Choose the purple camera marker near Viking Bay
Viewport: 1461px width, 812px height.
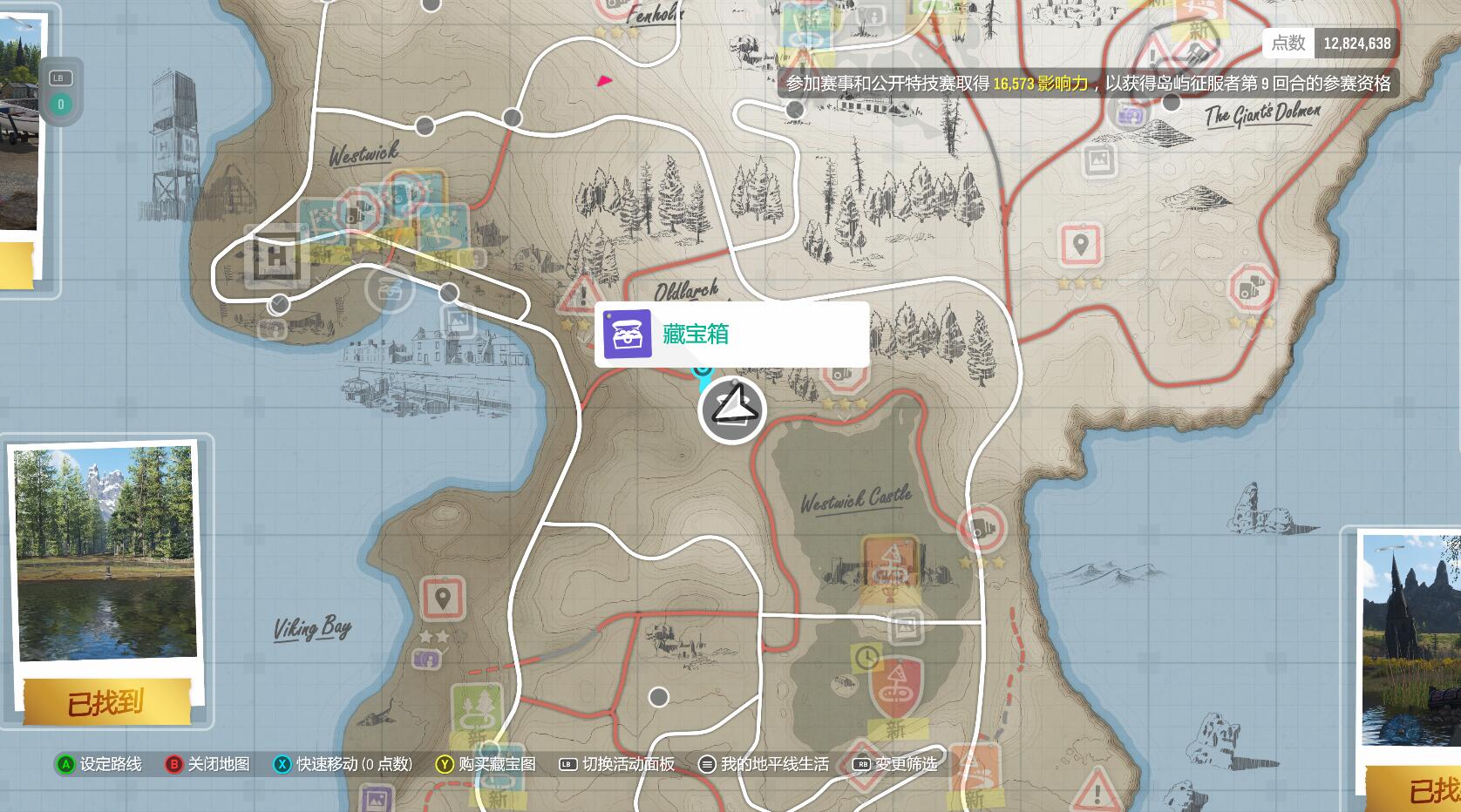(x=426, y=660)
